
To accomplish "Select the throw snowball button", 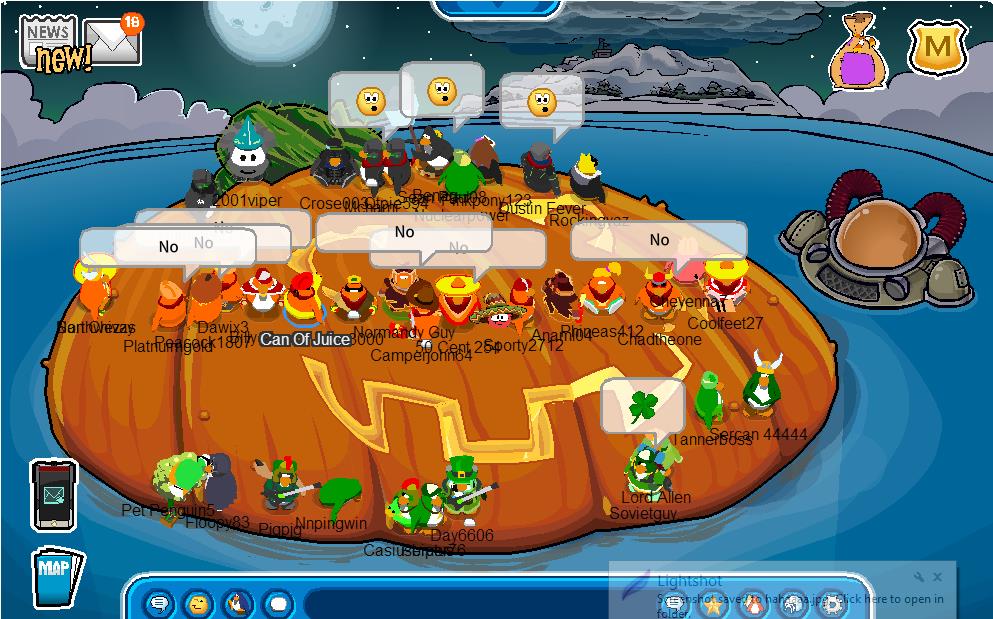I will coord(278,604).
